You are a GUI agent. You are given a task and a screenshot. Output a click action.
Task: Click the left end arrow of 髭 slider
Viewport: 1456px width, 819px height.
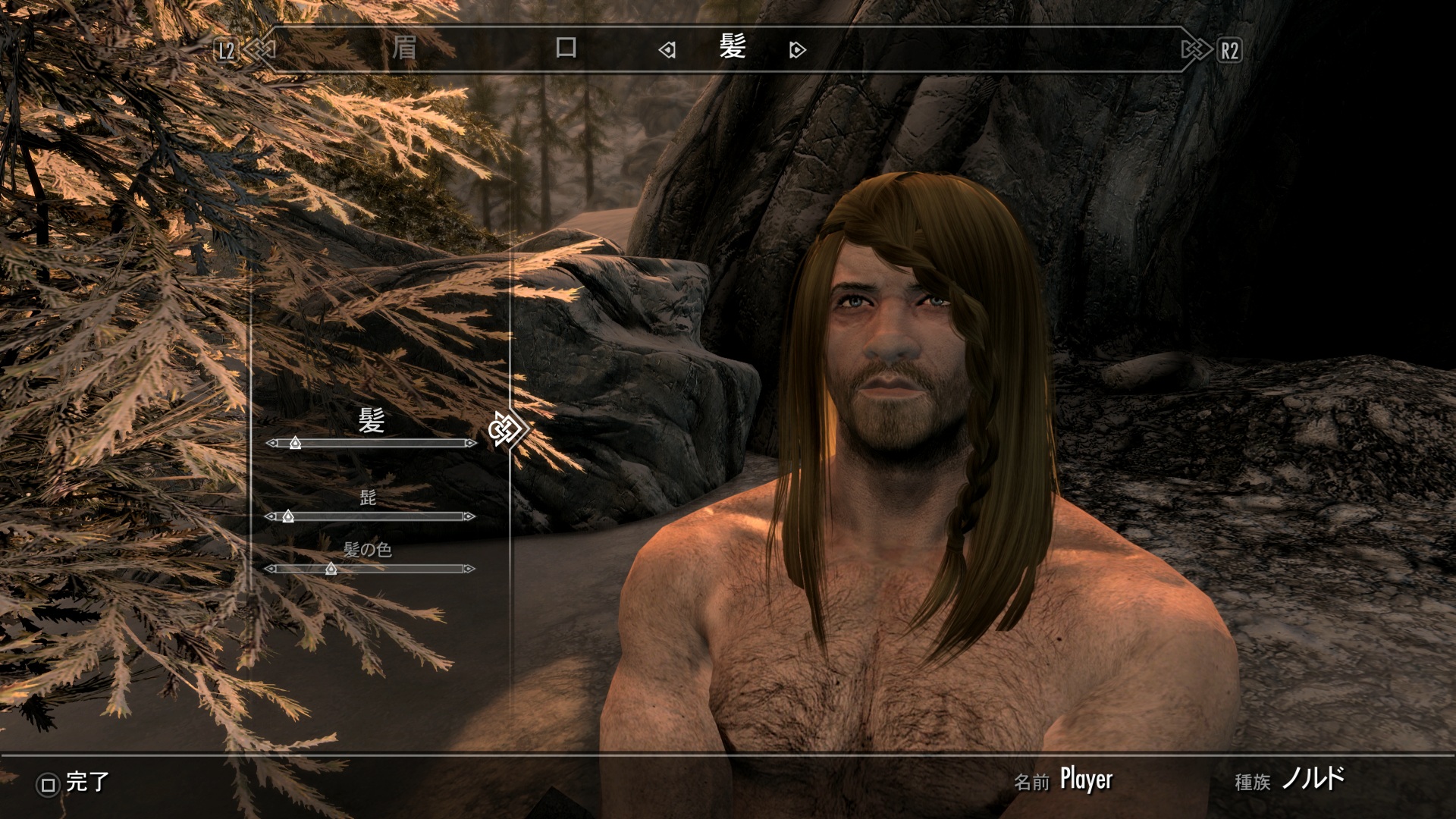pyautogui.click(x=271, y=516)
